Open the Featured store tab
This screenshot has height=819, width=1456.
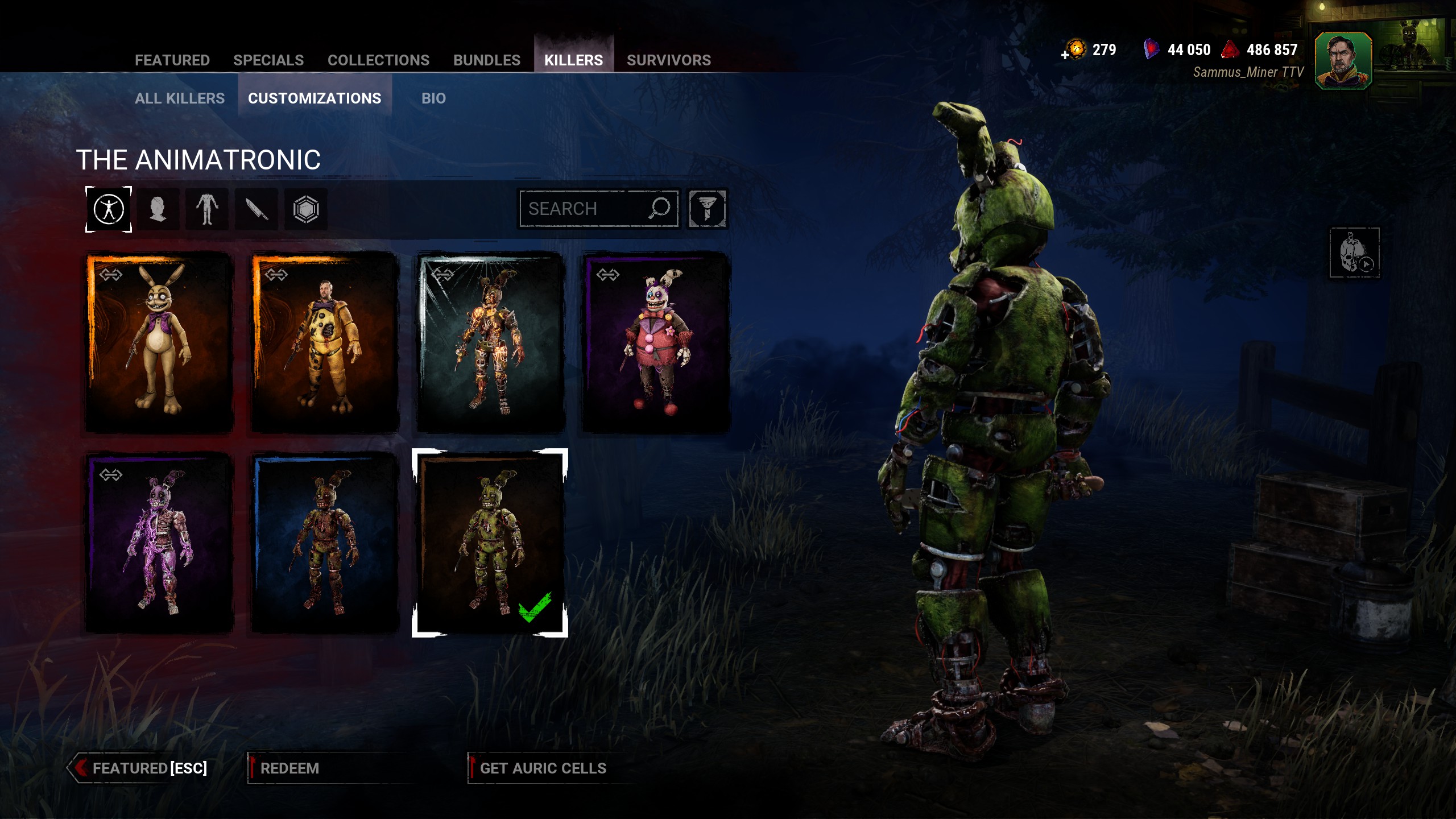pos(172,60)
